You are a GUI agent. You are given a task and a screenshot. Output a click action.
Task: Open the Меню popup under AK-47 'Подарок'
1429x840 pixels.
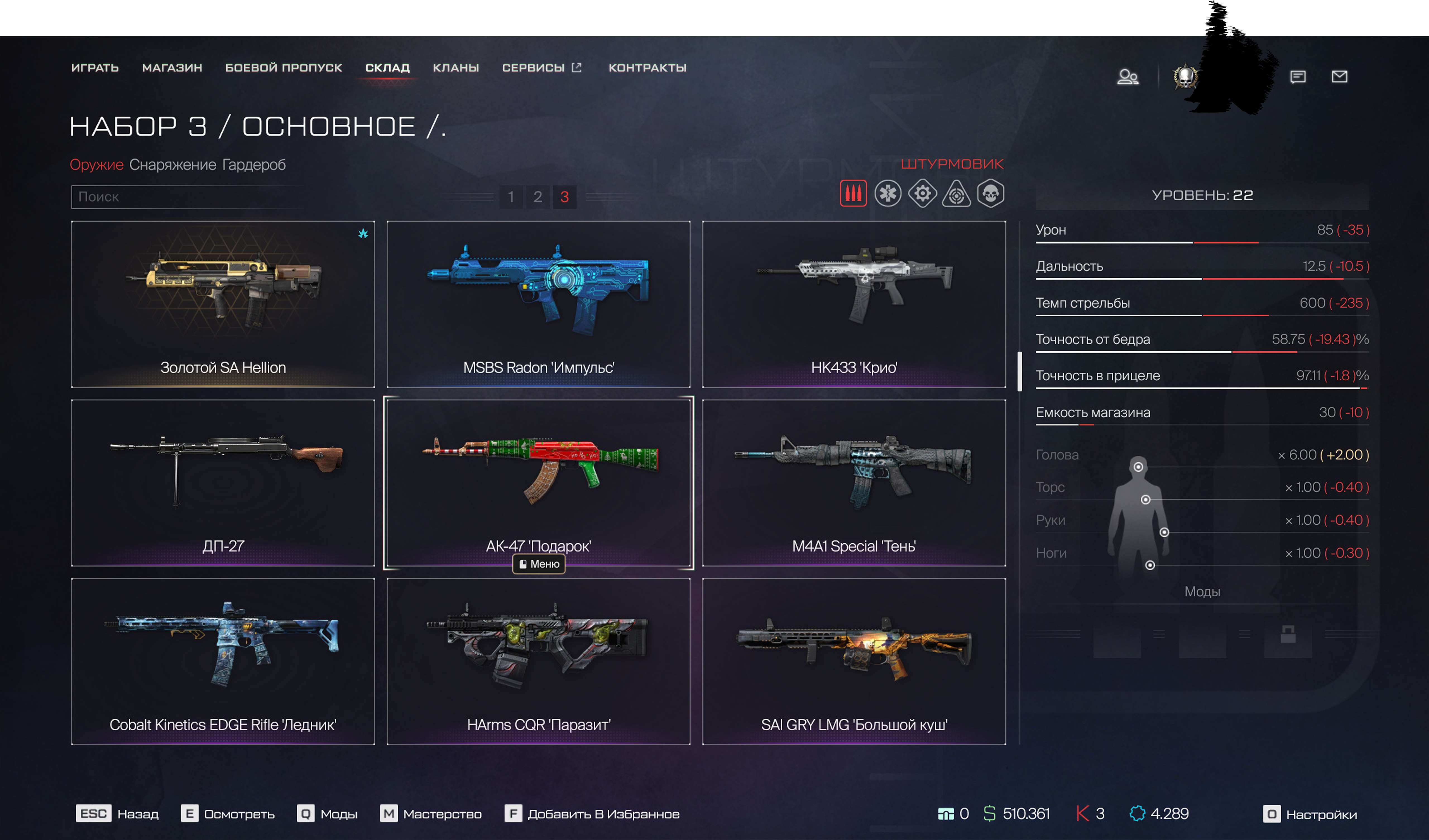coord(538,564)
